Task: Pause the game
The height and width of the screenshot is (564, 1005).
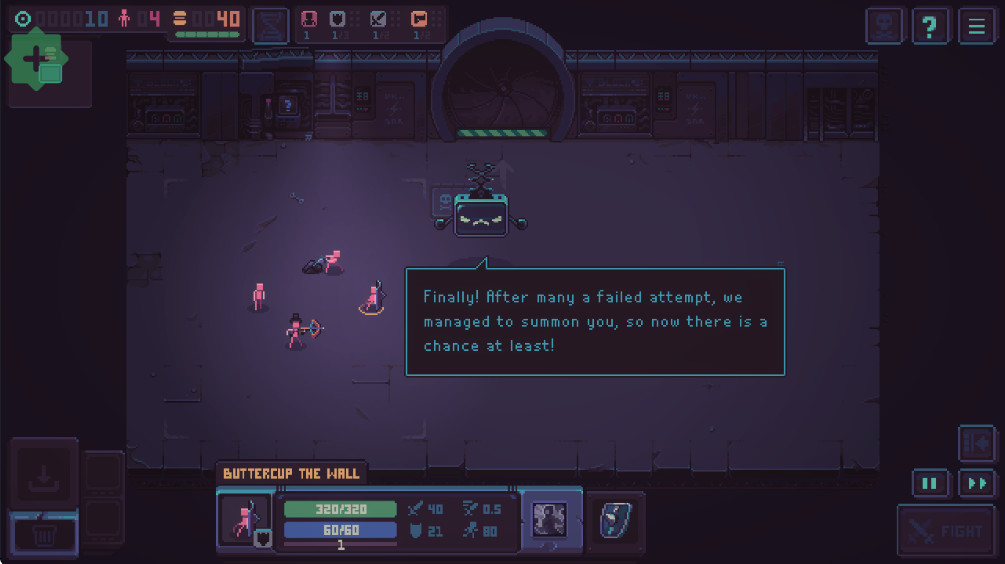Action: point(930,484)
